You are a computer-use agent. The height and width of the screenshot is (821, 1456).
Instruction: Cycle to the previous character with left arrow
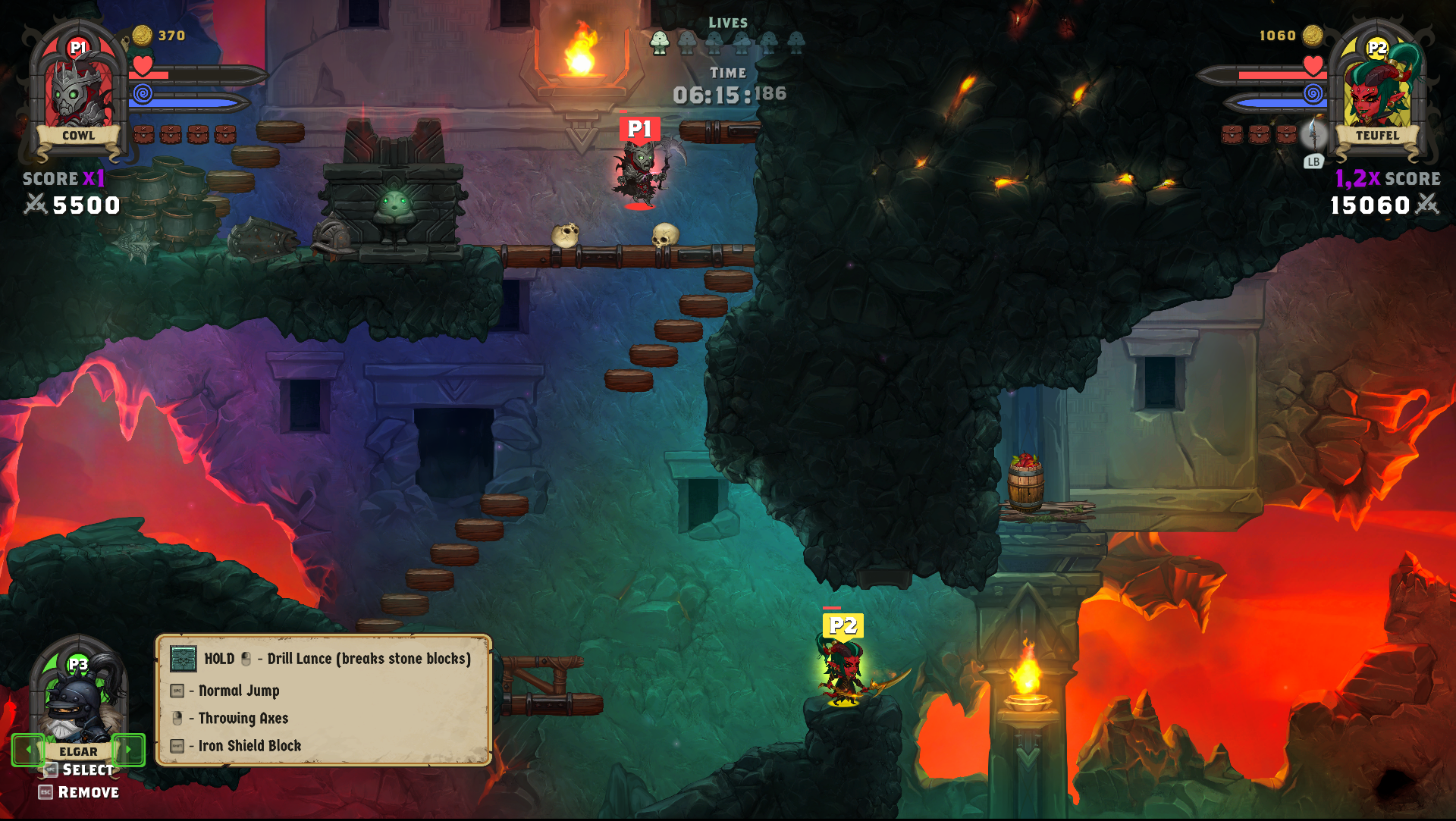tap(28, 750)
